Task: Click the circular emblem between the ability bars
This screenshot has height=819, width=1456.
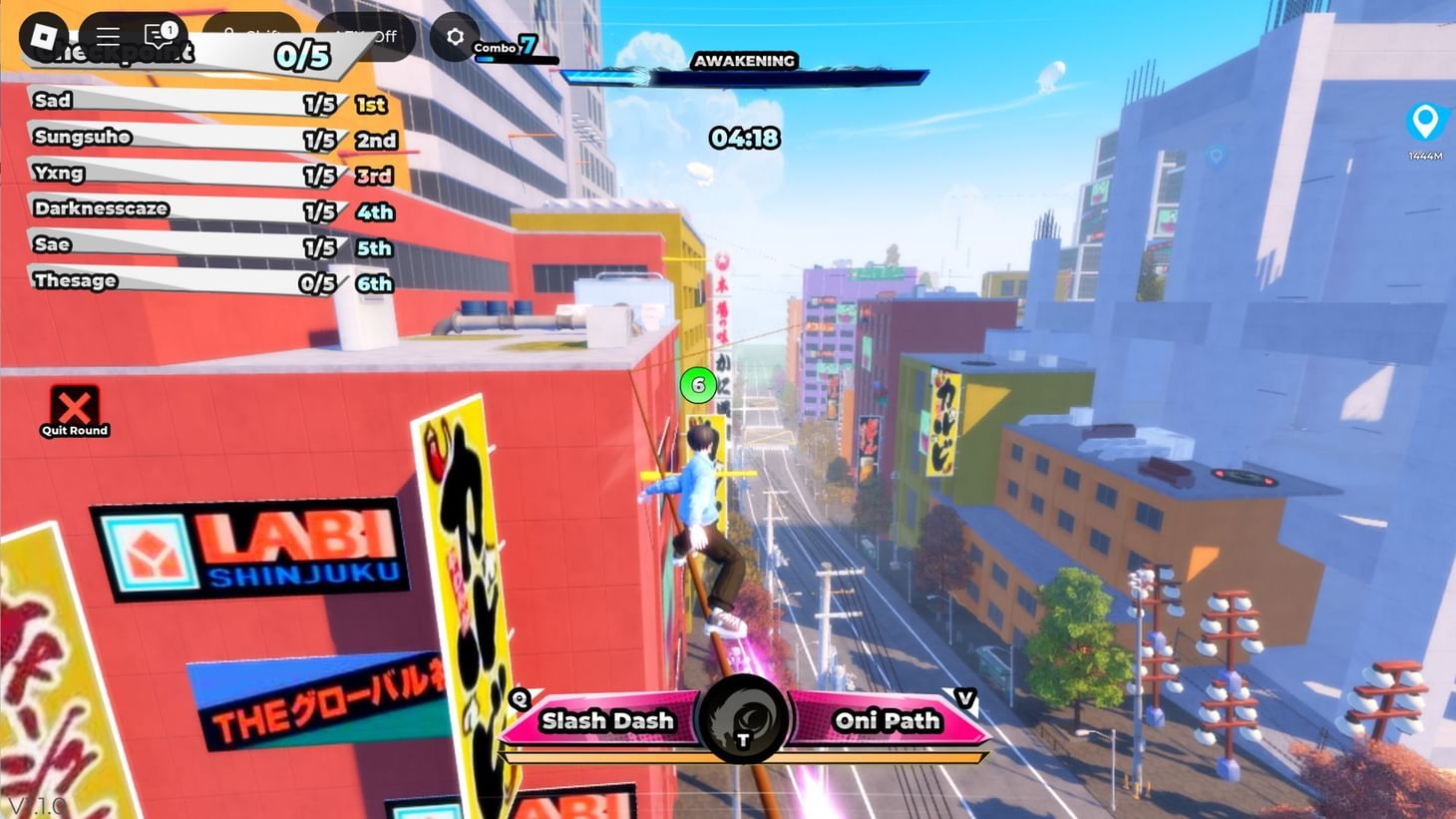Action: point(743,720)
